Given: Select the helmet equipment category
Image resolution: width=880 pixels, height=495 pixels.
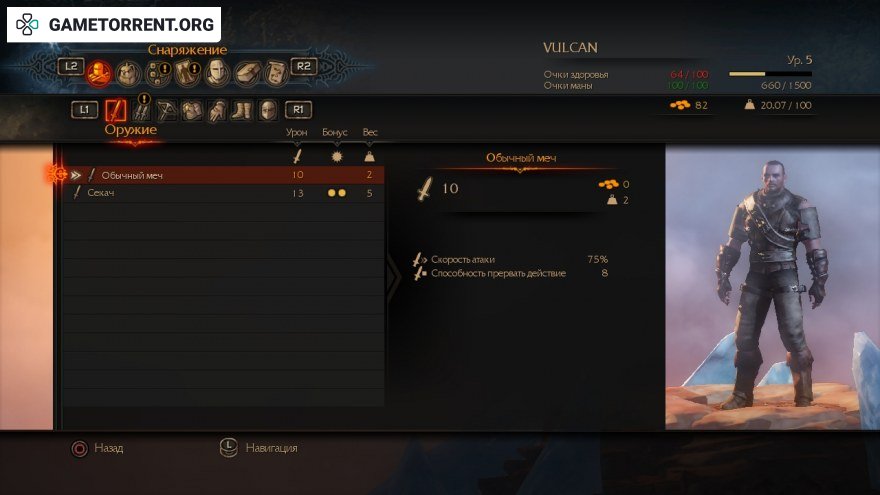Looking at the screenshot, I should click(268, 110).
